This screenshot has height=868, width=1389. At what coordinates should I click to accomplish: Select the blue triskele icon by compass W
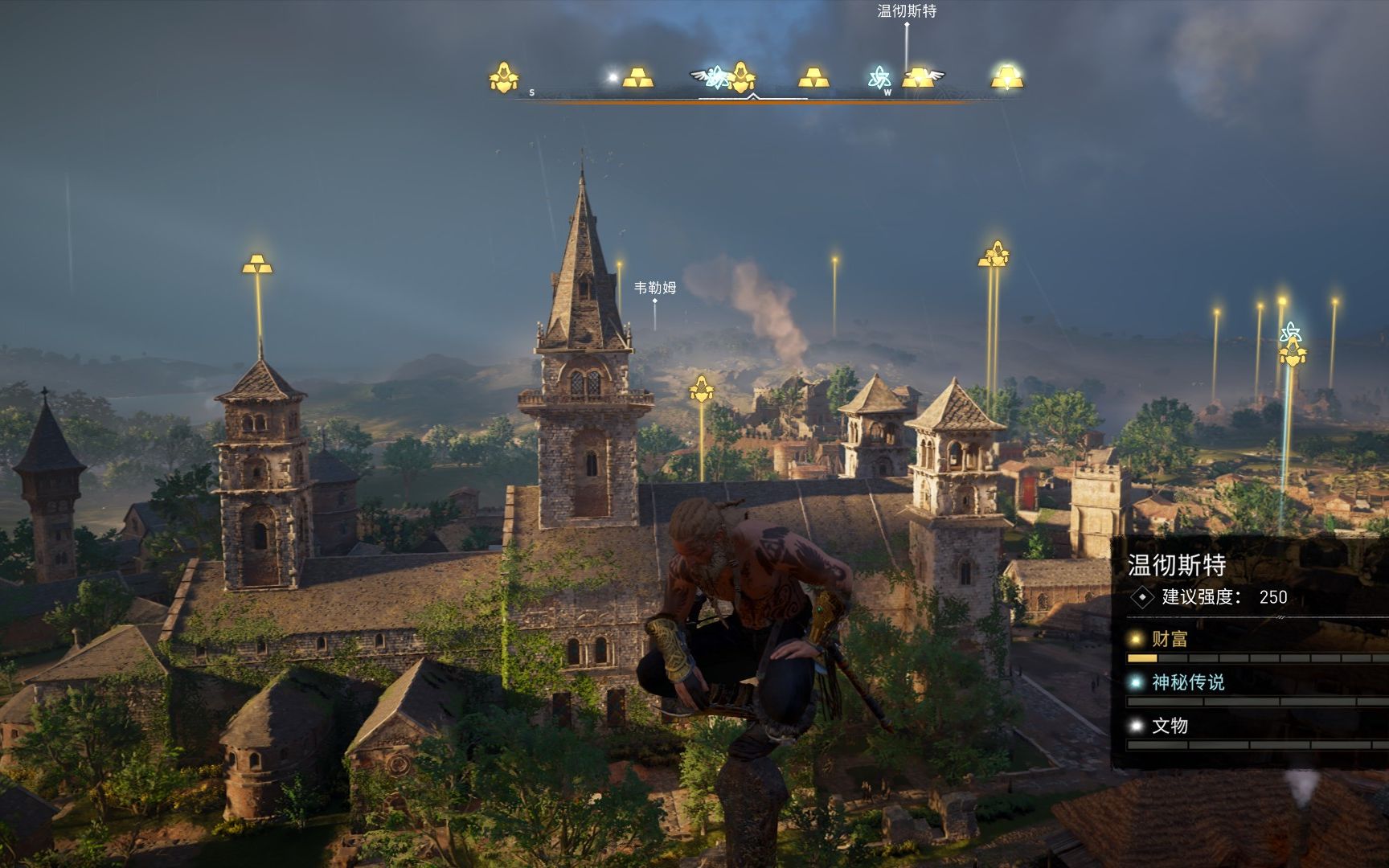pyautogui.click(x=879, y=78)
